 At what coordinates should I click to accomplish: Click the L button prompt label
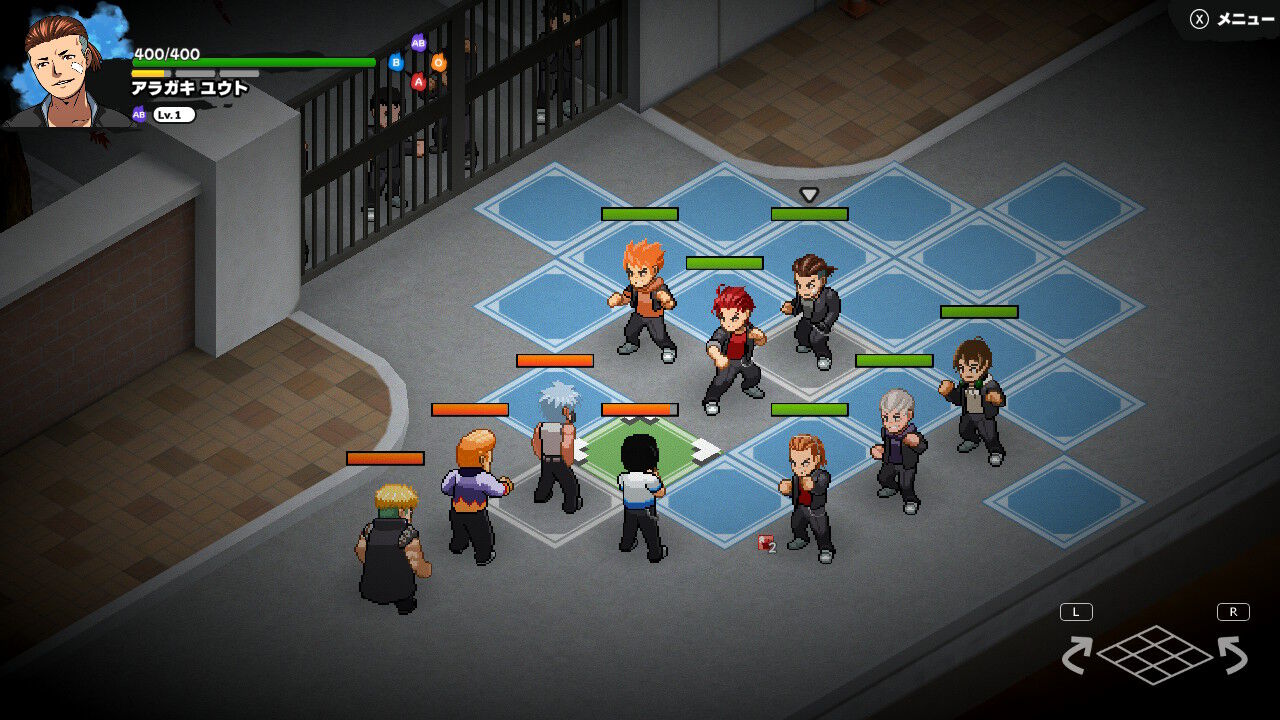click(x=1074, y=610)
